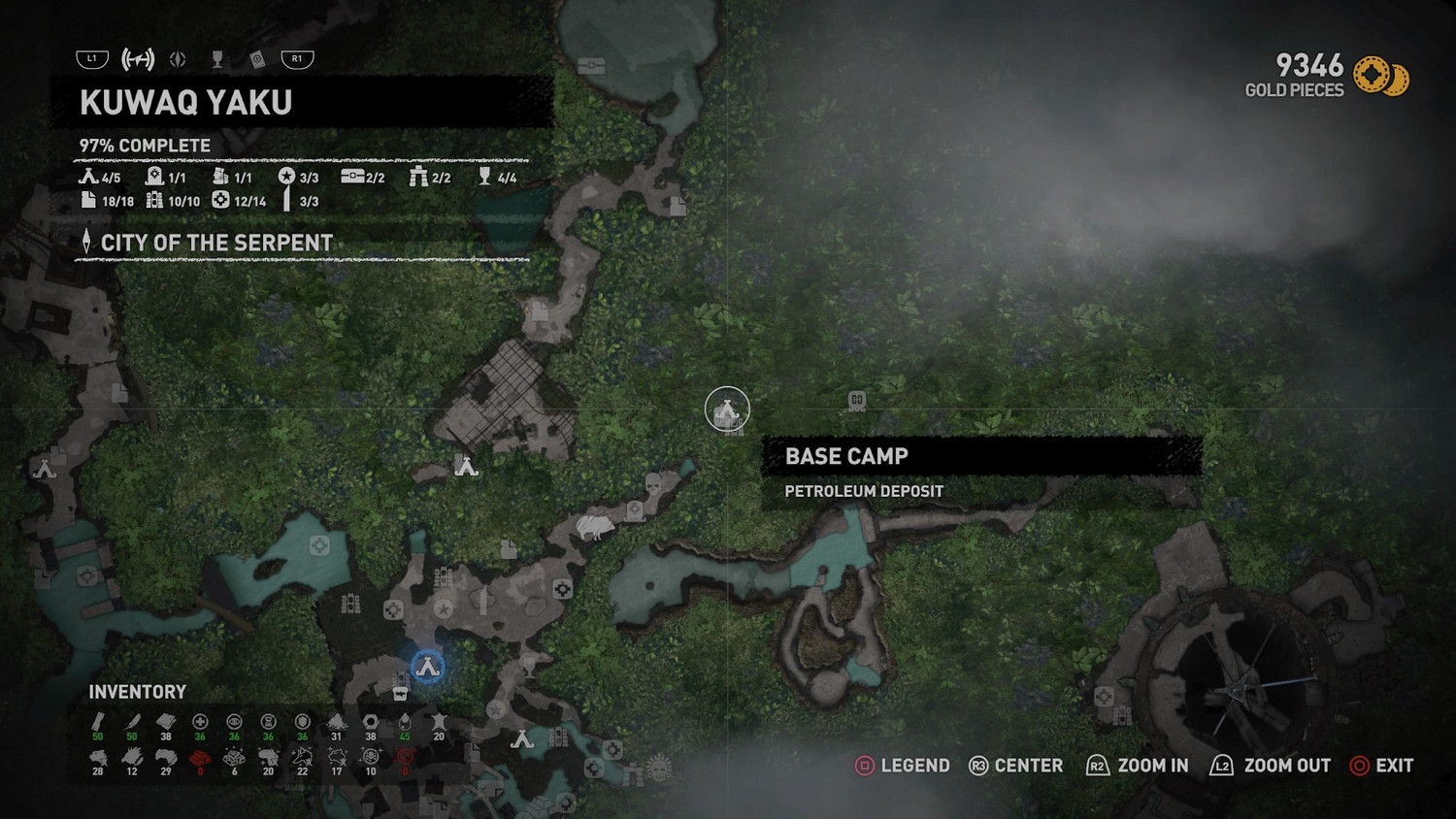Screen dimensions: 1456x819
Task: Select the sun-rayed skull map marker
Action: click(660, 768)
